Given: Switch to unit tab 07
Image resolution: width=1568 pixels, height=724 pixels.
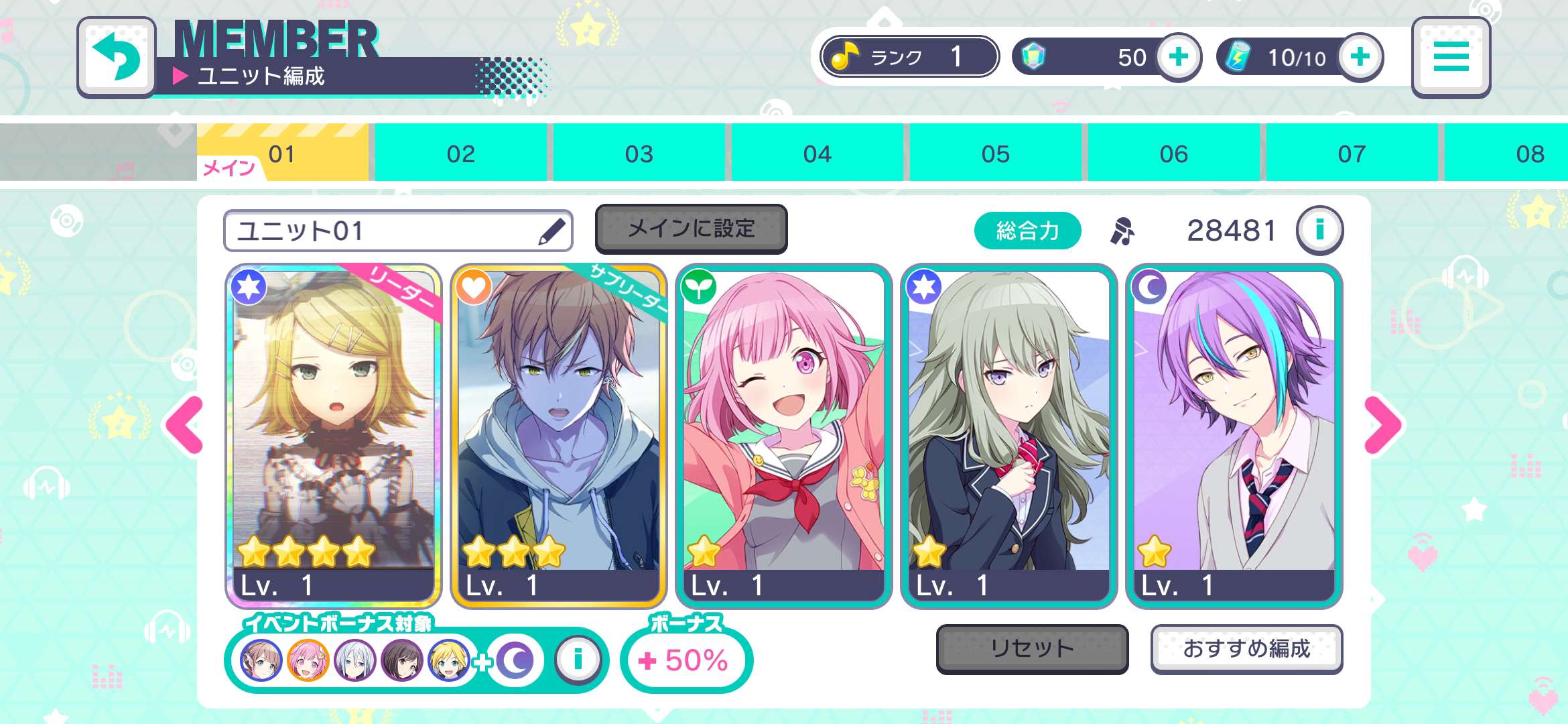Looking at the screenshot, I should coord(1352,154).
